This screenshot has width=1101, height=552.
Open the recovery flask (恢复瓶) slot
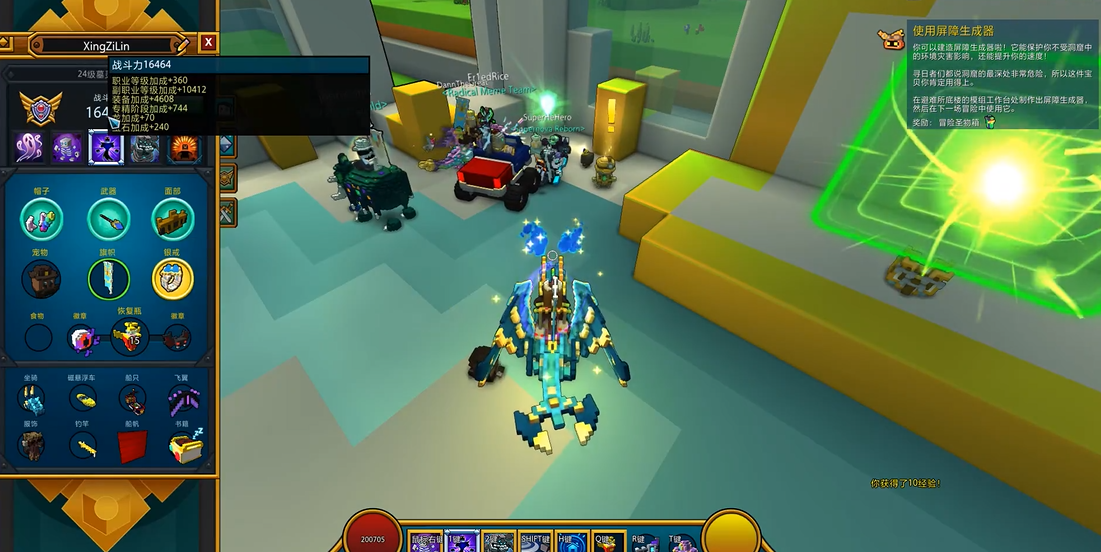coord(130,338)
